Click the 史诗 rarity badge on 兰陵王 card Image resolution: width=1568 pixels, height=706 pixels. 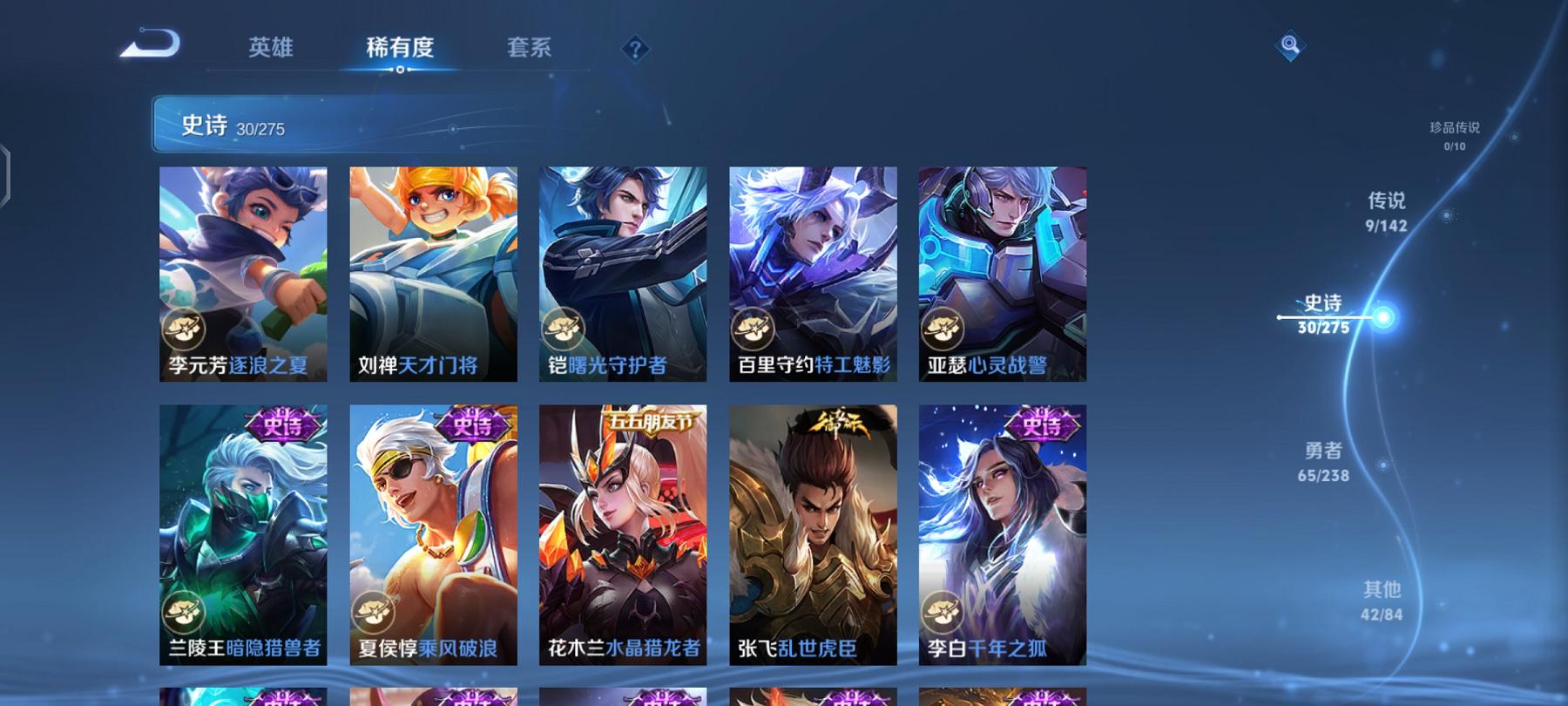277,424
